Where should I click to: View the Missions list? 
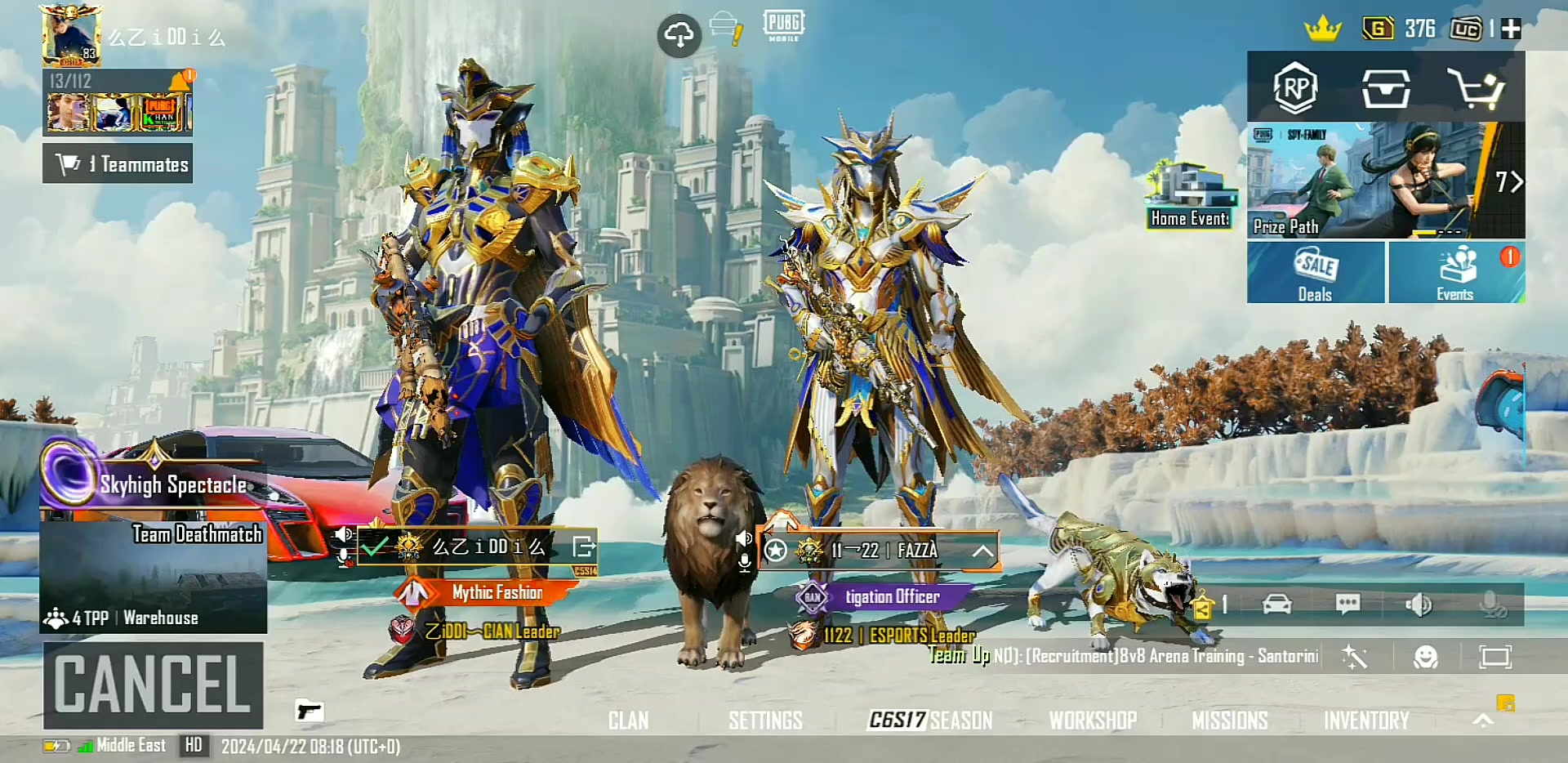coord(1229,721)
